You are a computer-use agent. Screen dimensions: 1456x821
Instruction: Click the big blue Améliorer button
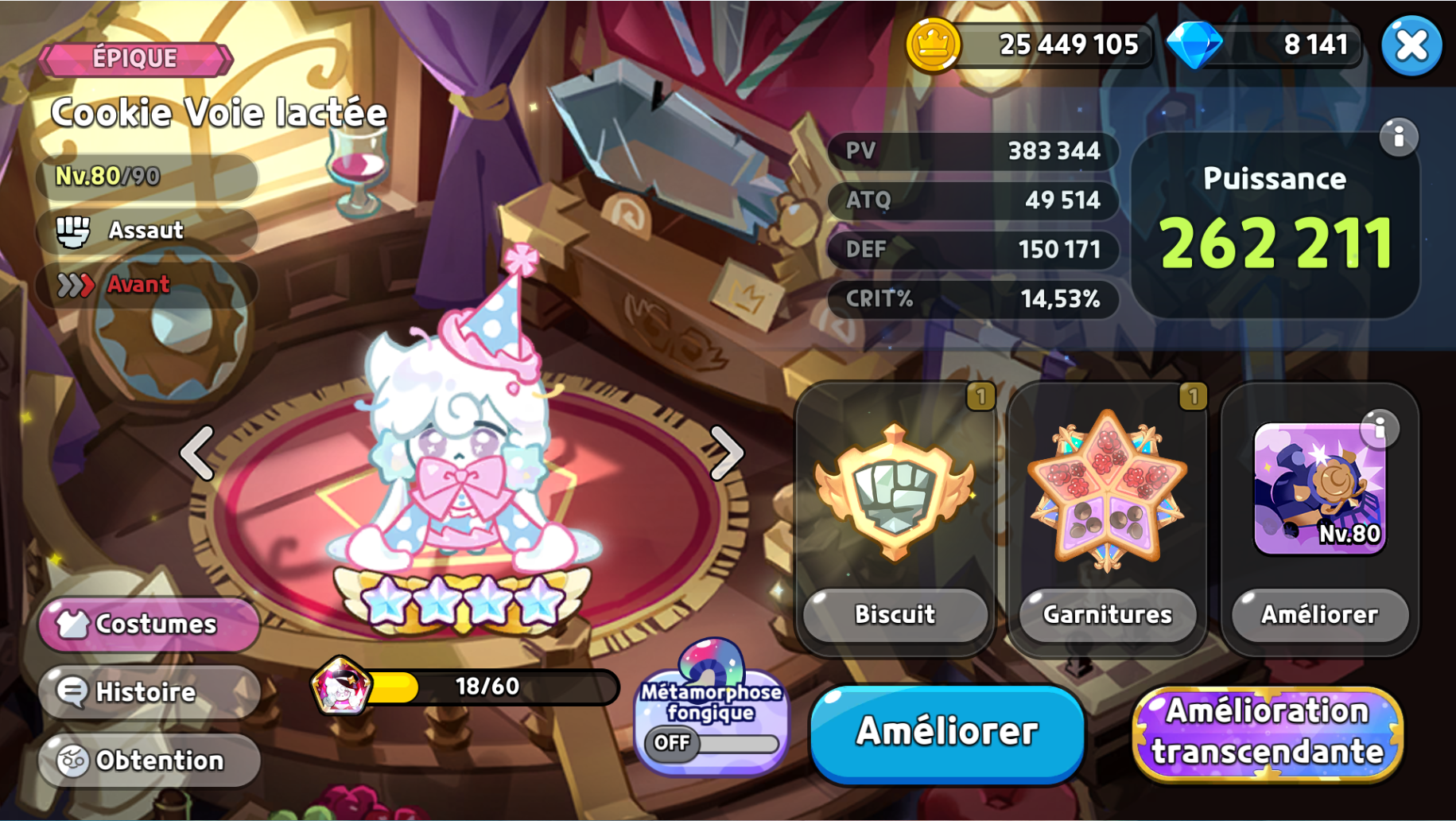tap(947, 732)
